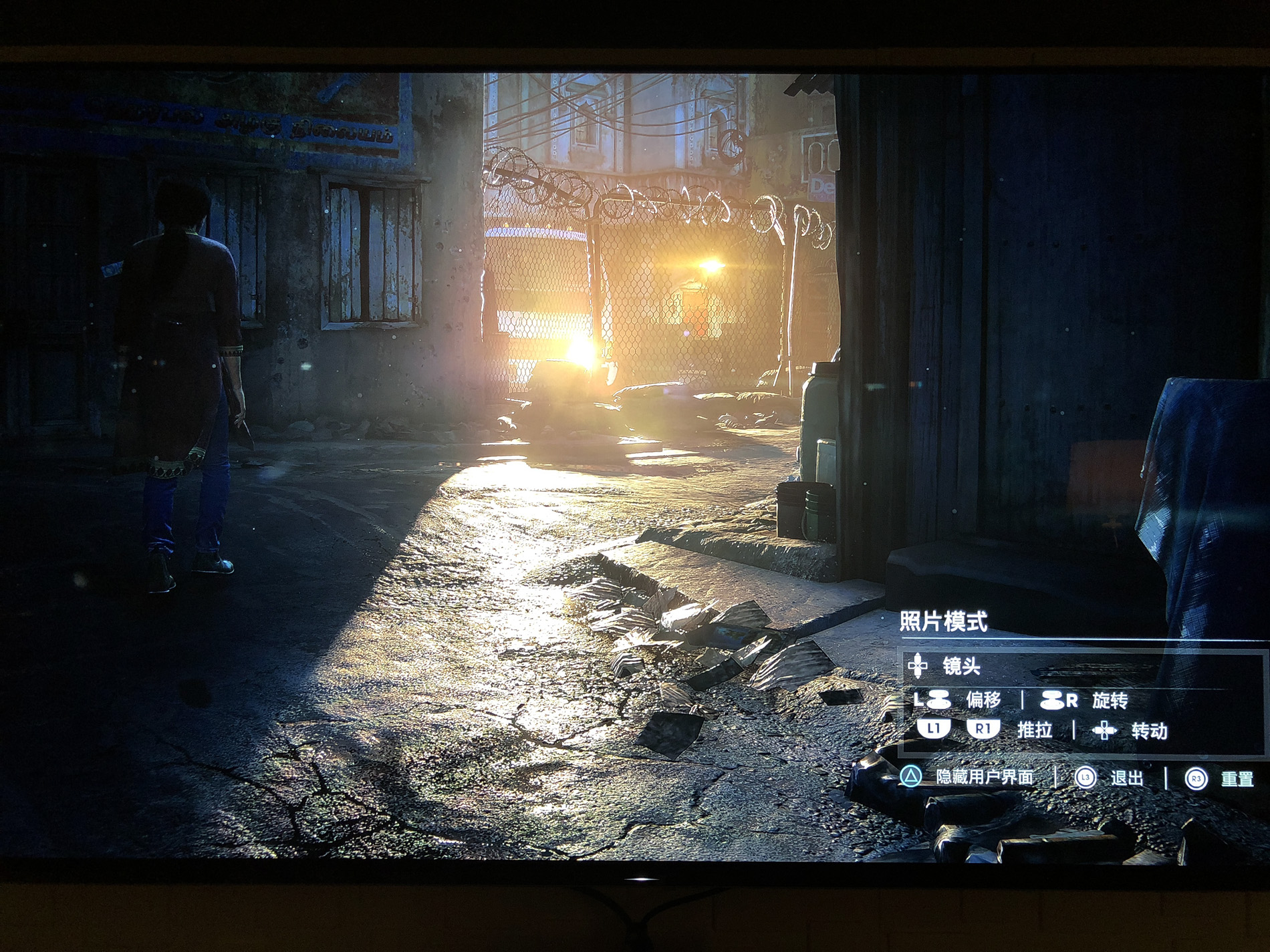This screenshot has height=952, width=1270.
Task: Exit photo mode with 退出
Action: pyautogui.click(x=1126, y=778)
